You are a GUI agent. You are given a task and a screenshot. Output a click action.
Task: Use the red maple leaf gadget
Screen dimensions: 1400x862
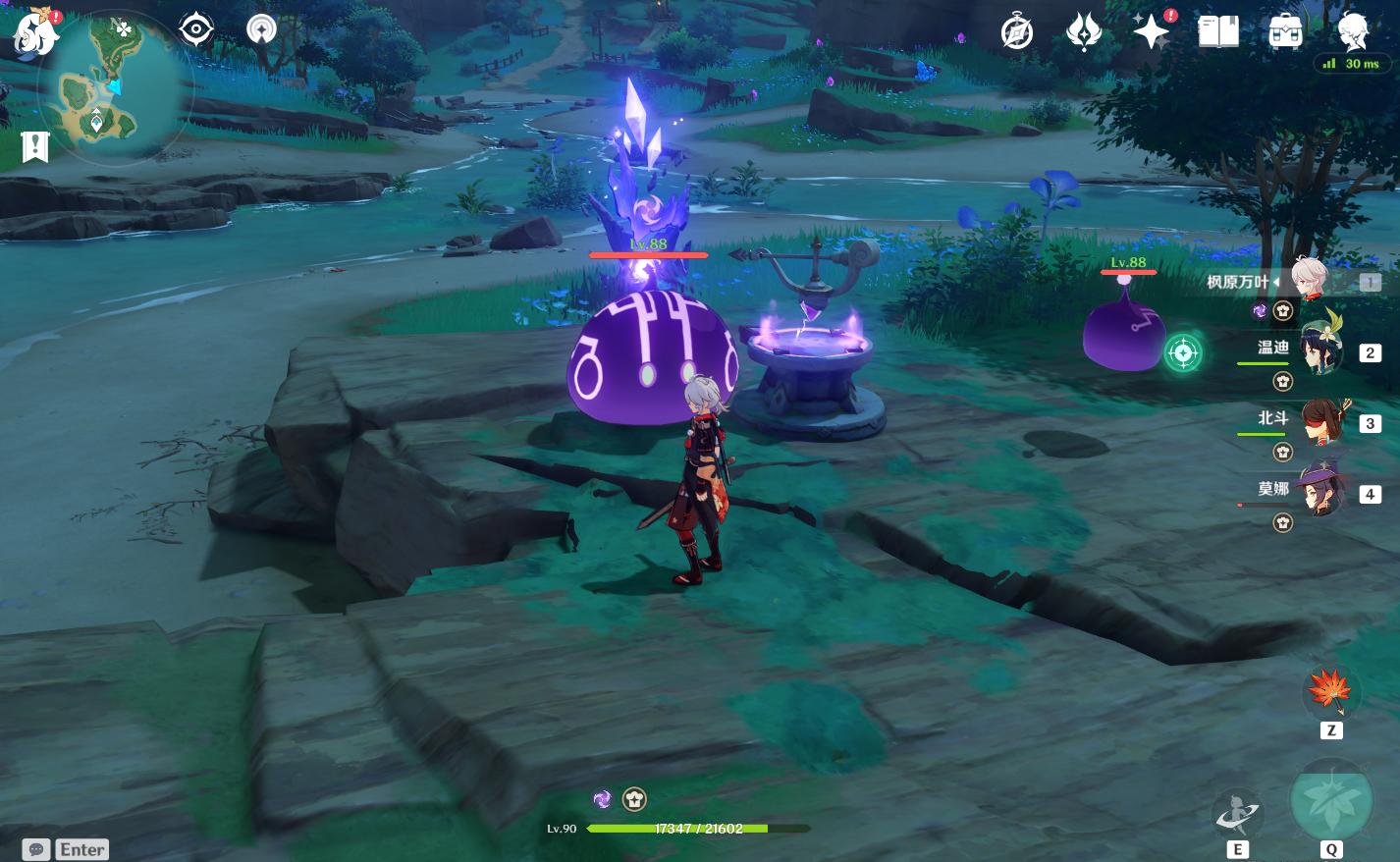click(1330, 693)
